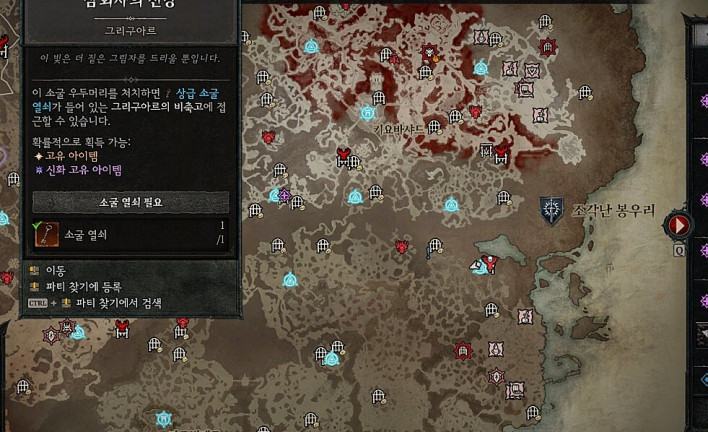708x432 pixels.
Task: Select the Fractured Peaks region shield marker
Action: coord(551,209)
